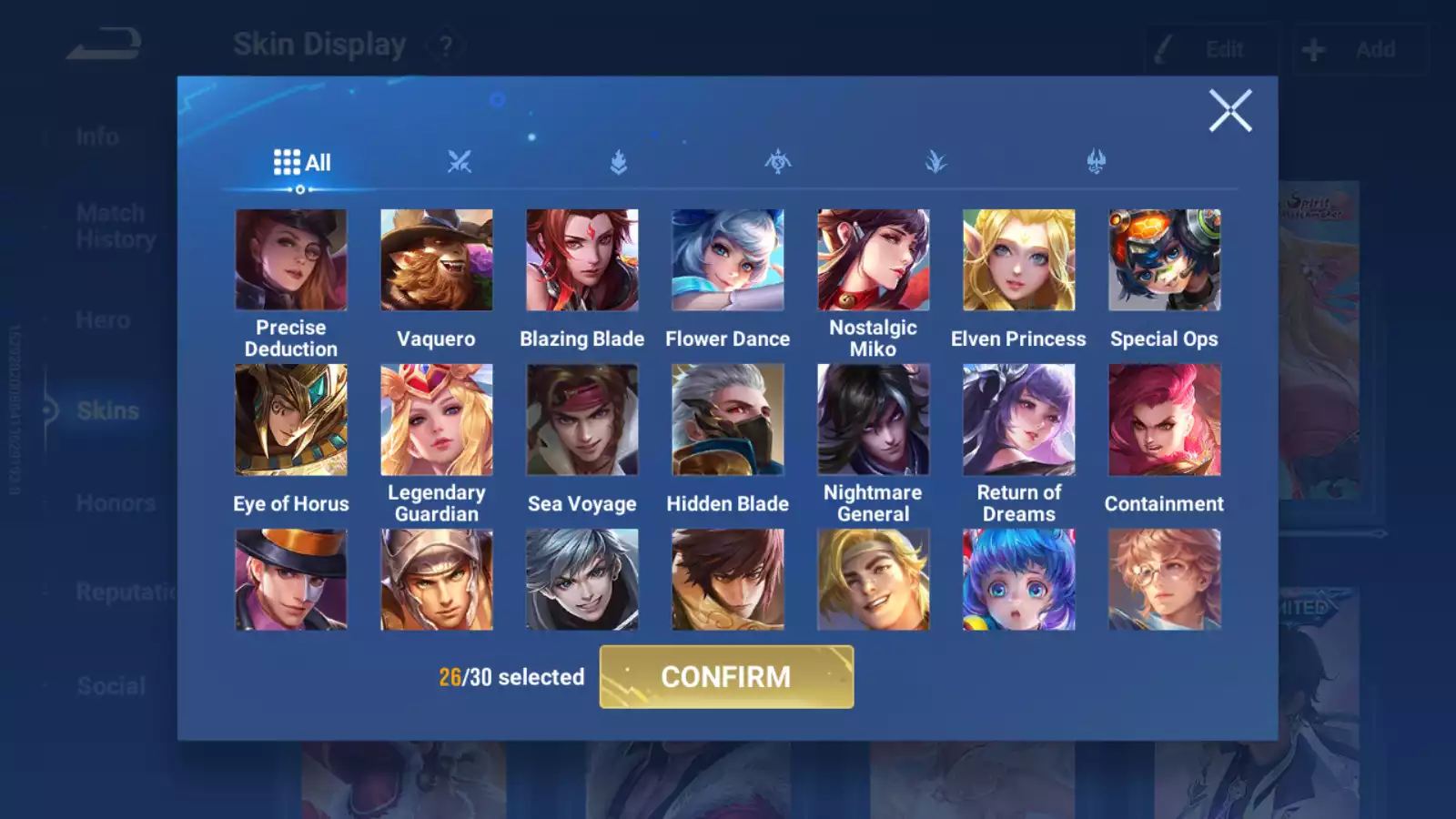Image resolution: width=1456 pixels, height=819 pixels.
Task: Select the Return of Dreams skin
Action: [1019, 420]
